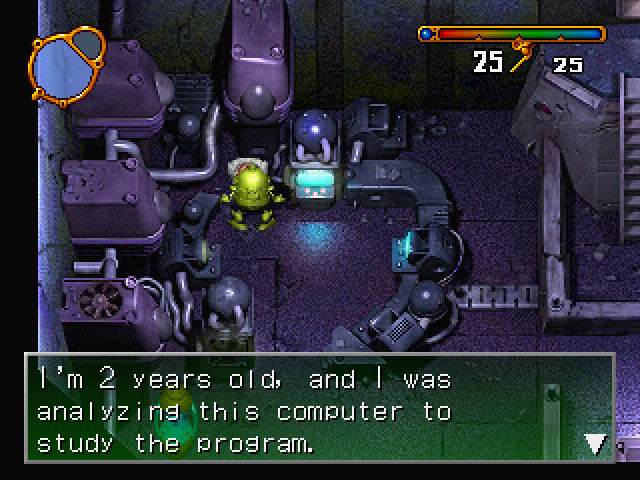Click the orange compass ring icon
640x480 pixels.
pos(67,66)
